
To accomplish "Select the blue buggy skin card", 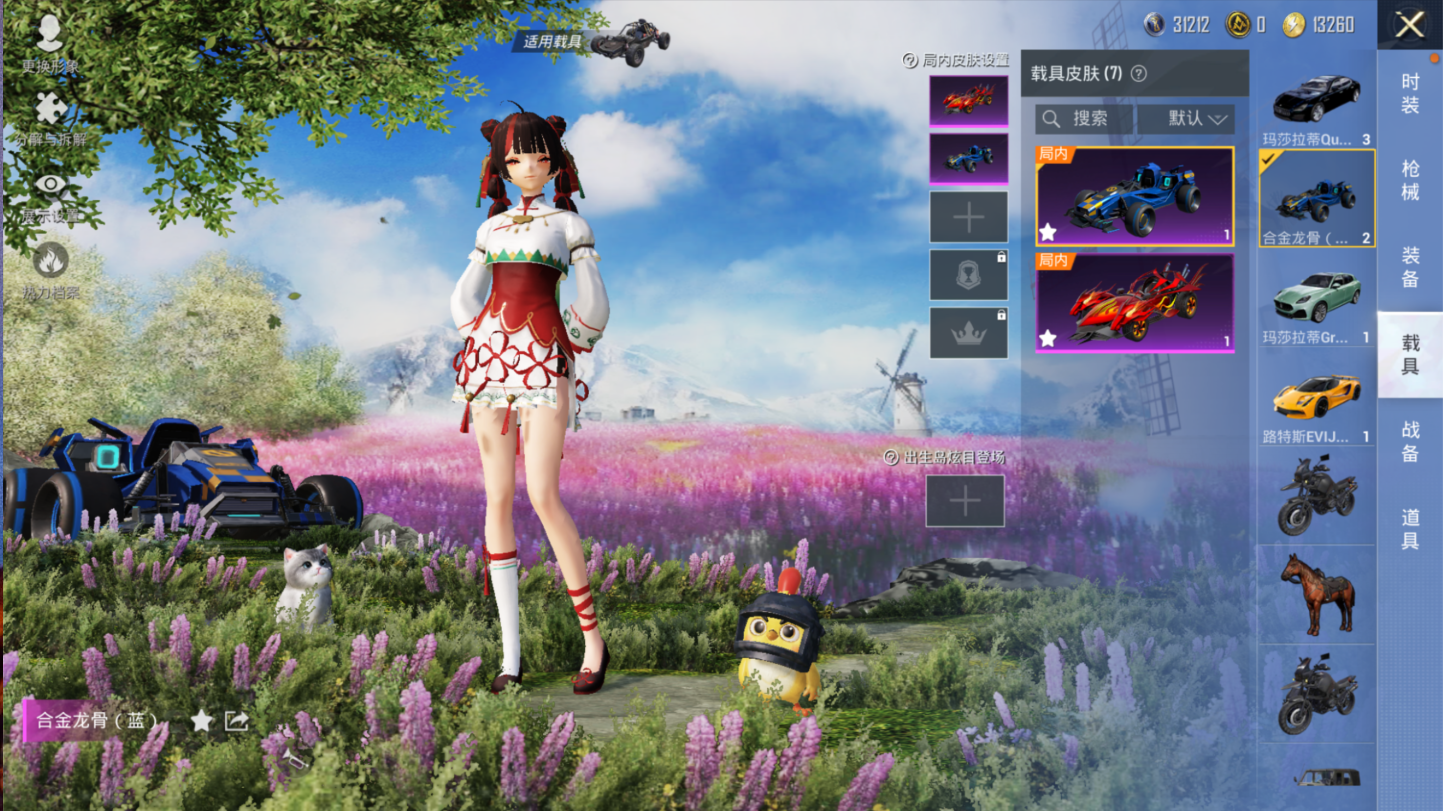I will coord(1135,196).
